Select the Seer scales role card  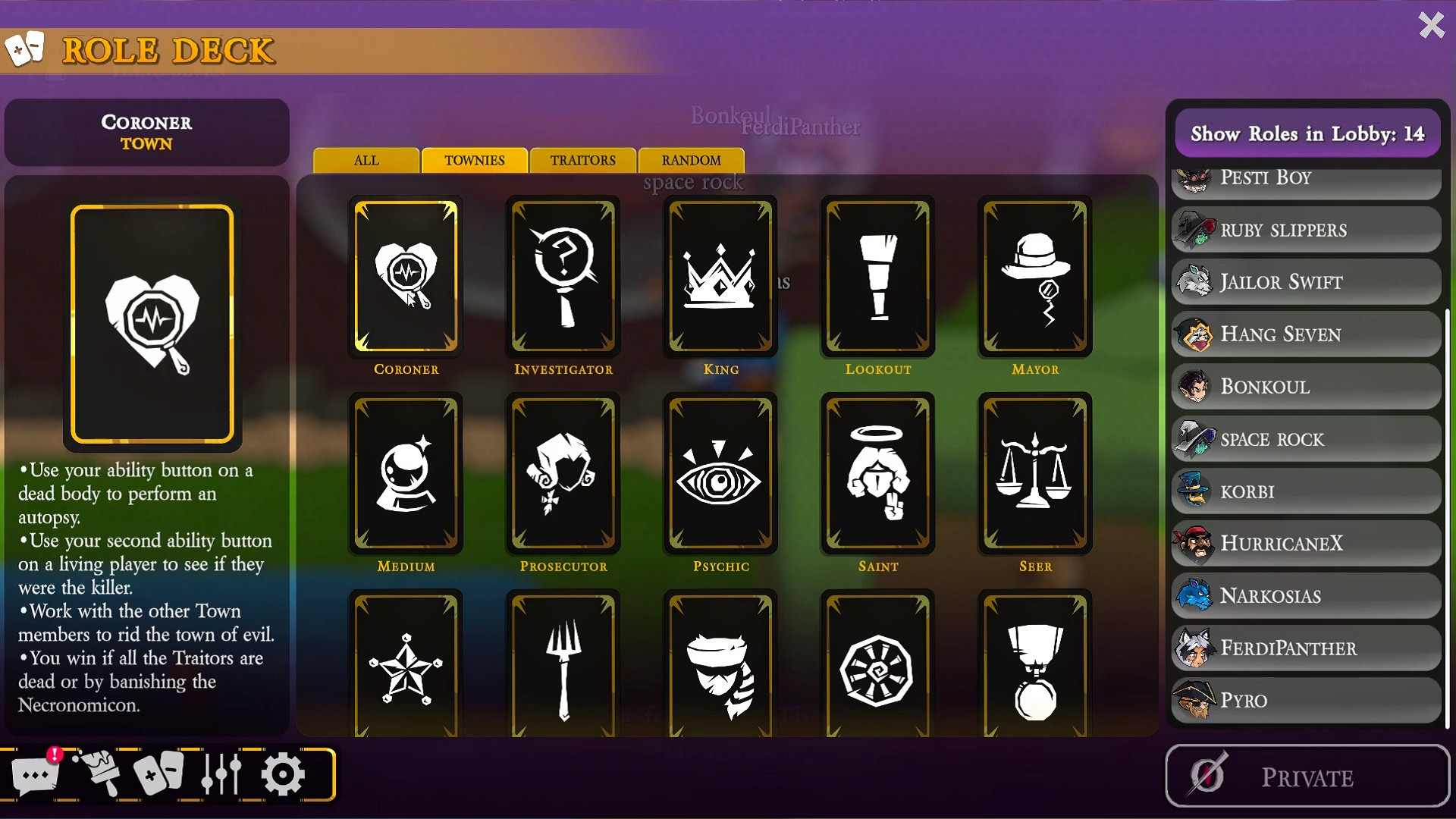1035,474
